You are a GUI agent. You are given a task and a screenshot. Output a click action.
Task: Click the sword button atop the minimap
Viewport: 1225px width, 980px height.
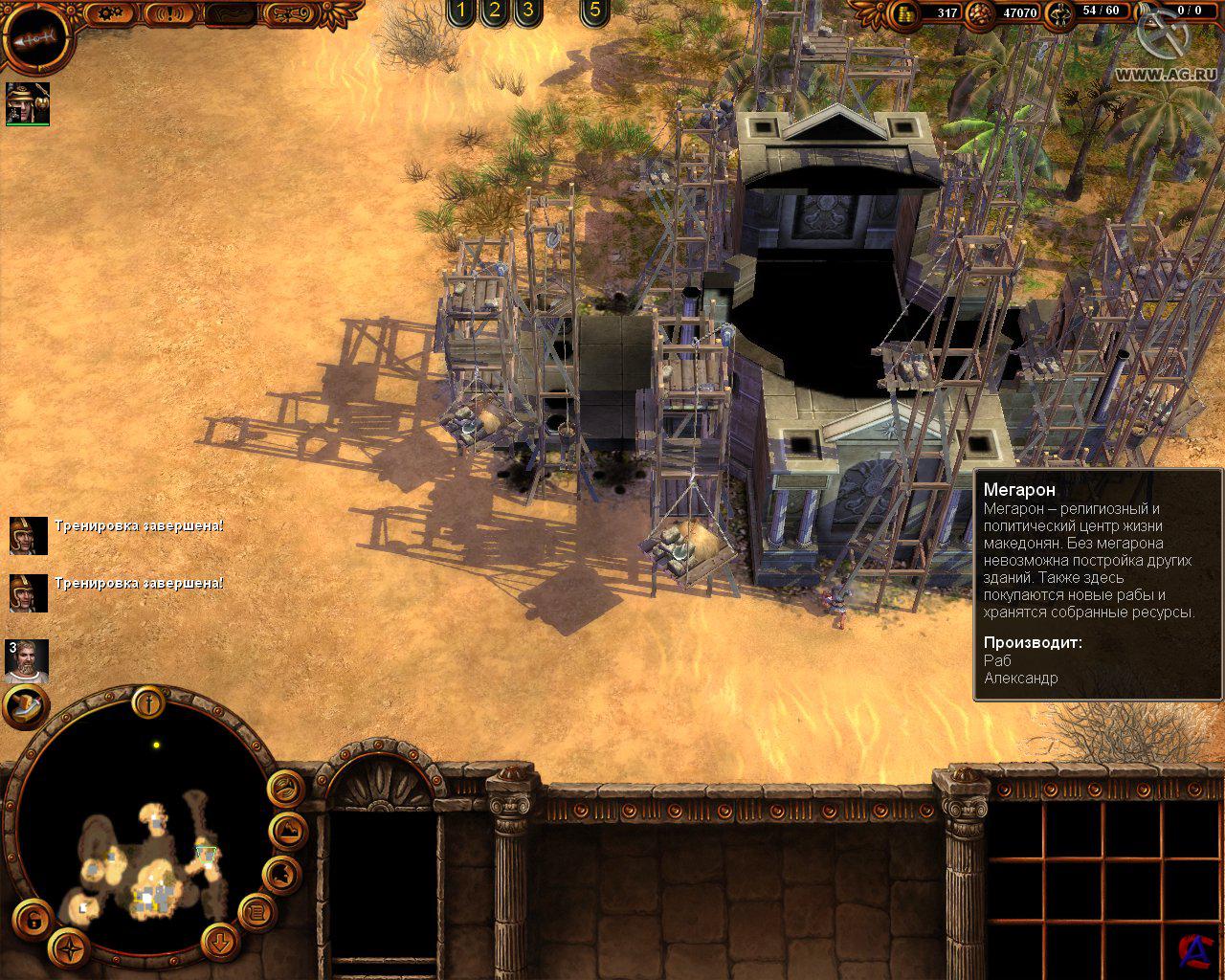149,703
